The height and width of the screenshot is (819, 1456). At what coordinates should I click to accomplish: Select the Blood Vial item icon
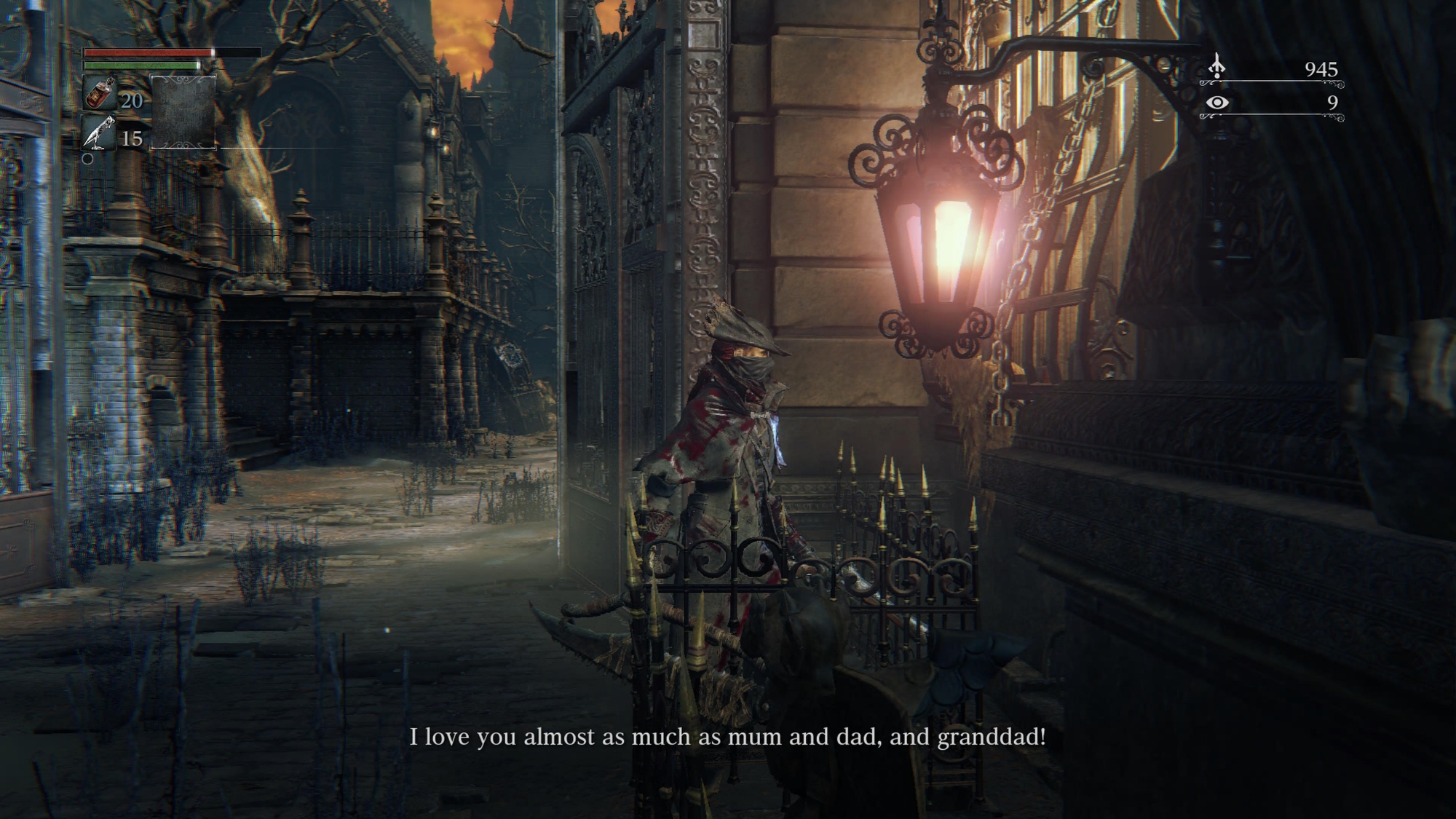[99, 94]
